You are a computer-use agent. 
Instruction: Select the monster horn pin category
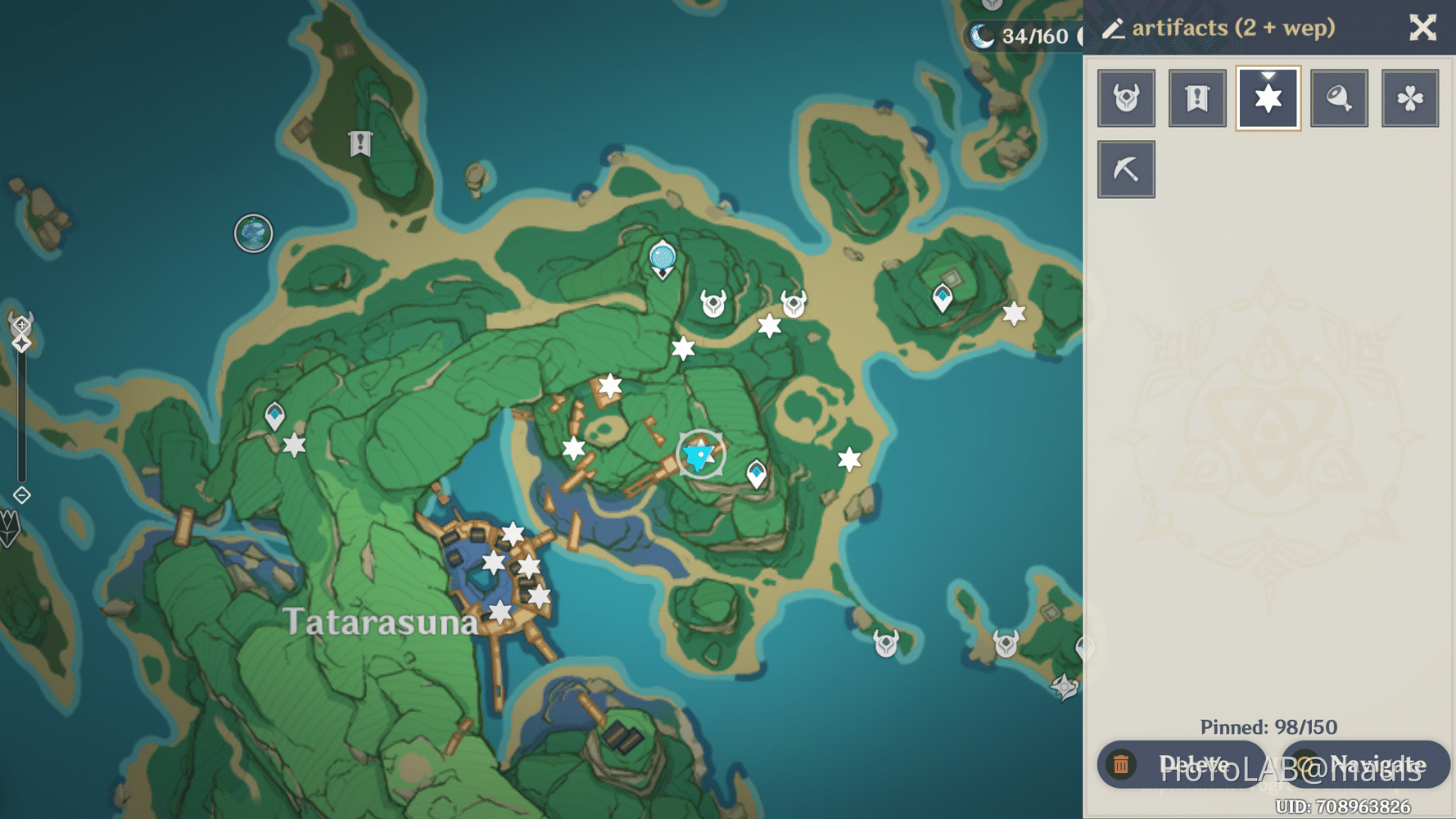[1126, 97]
